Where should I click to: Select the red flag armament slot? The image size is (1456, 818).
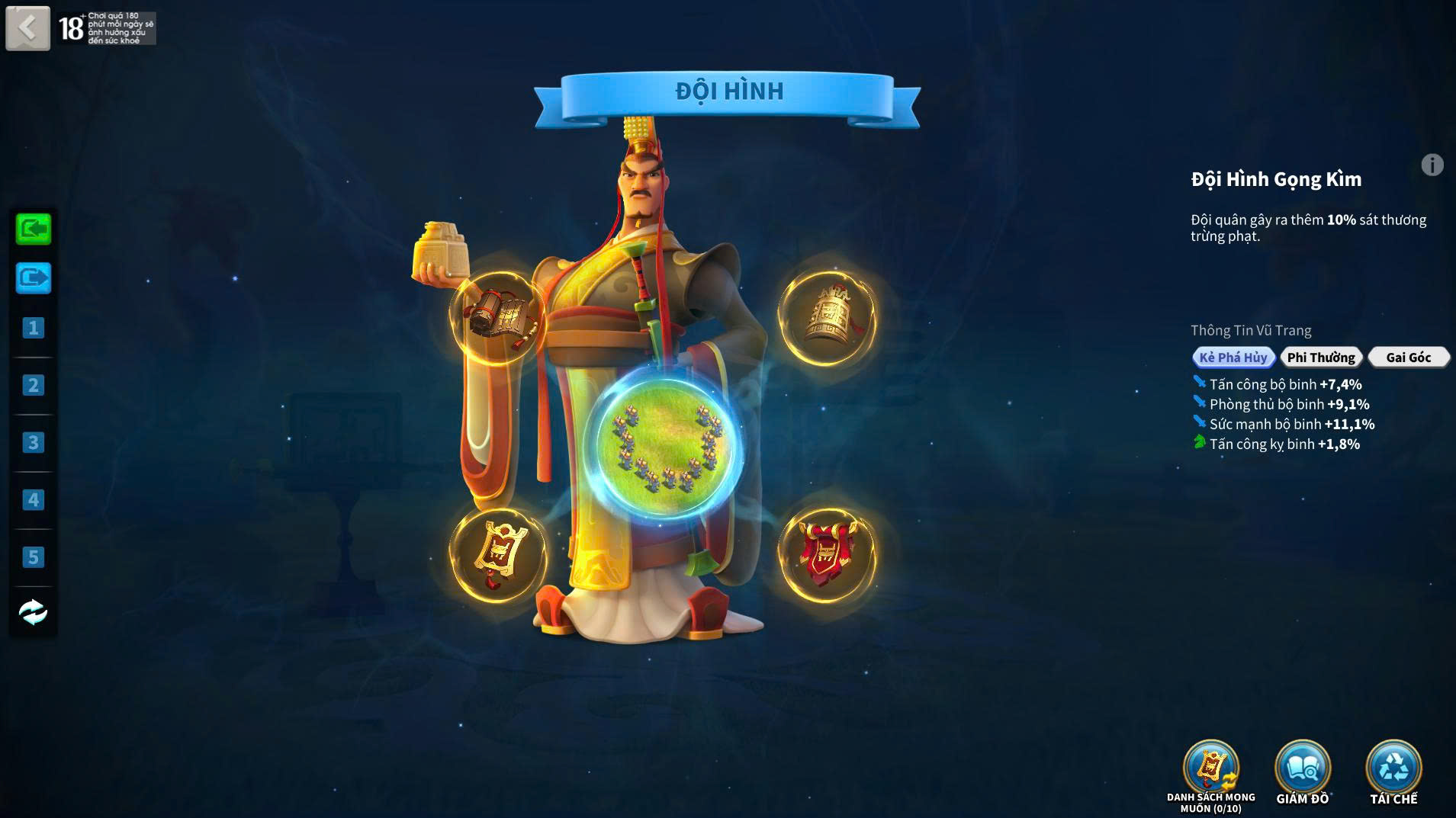coord(828,554)
